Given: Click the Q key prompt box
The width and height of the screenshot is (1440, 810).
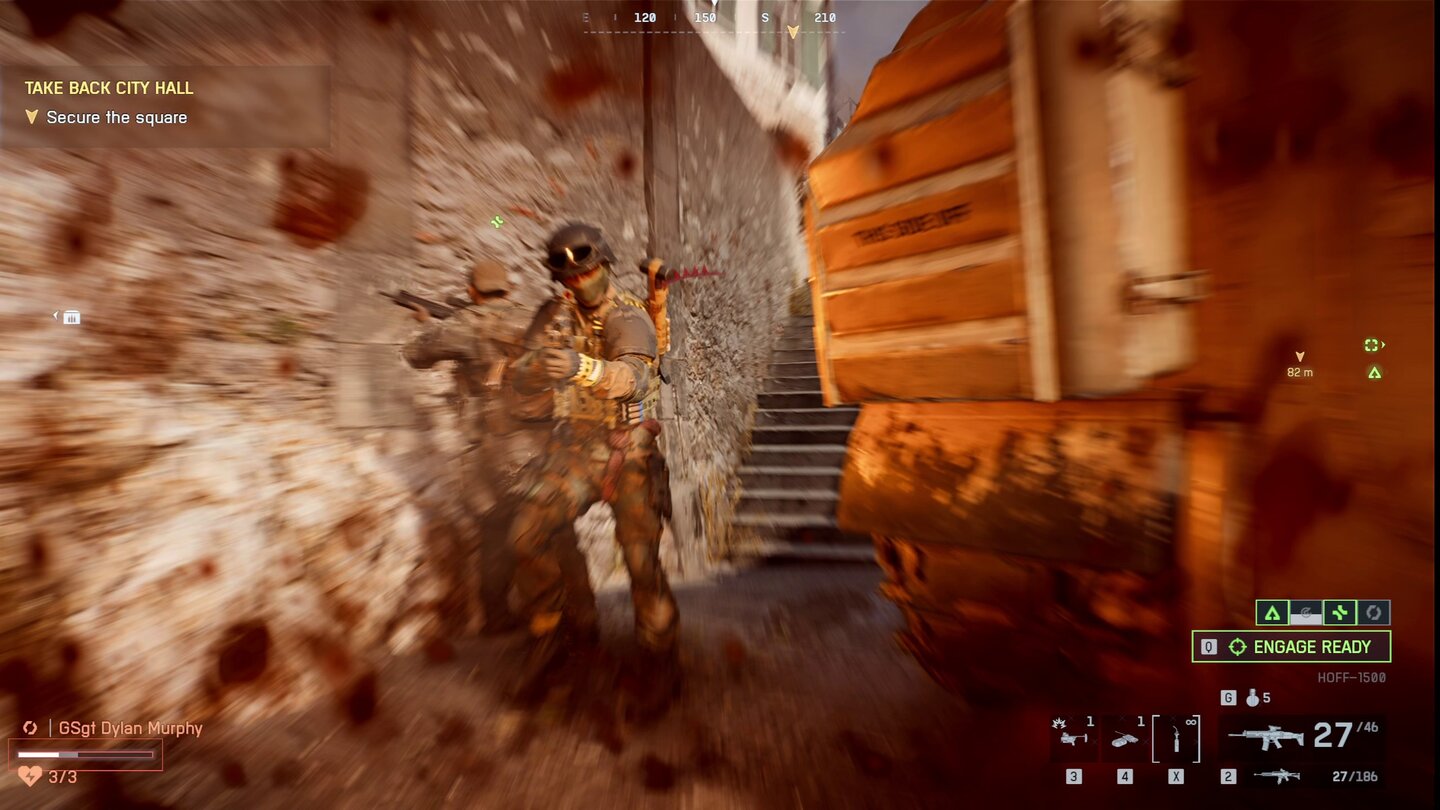Looking at the screenshot, I should 1207,646.
